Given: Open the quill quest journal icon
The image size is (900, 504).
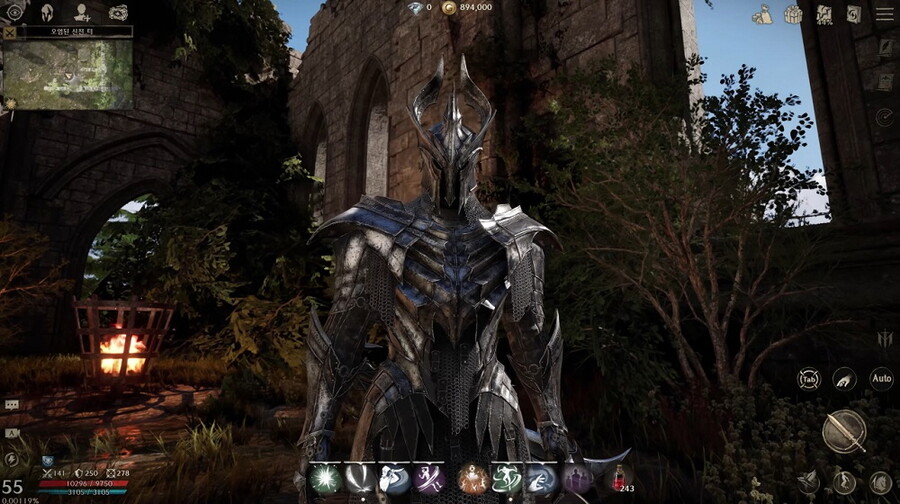Looking at the screenshot, I should (x=885, y=47).
